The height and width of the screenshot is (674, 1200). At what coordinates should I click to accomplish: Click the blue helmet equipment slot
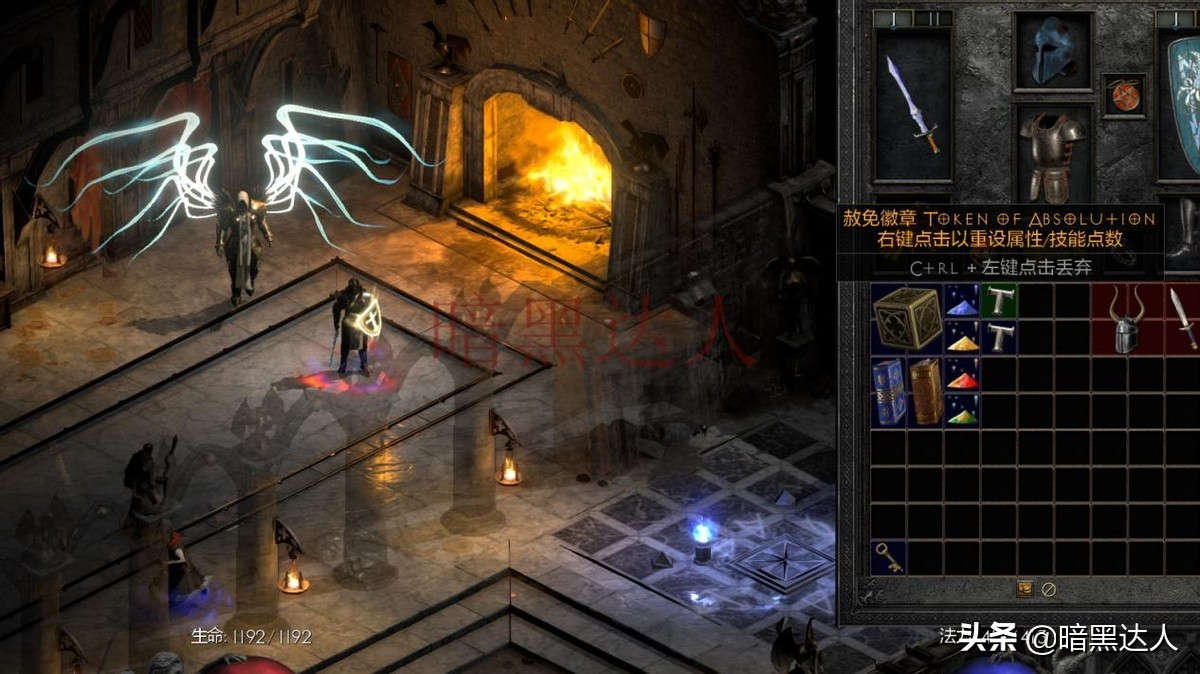(1052, 50)
